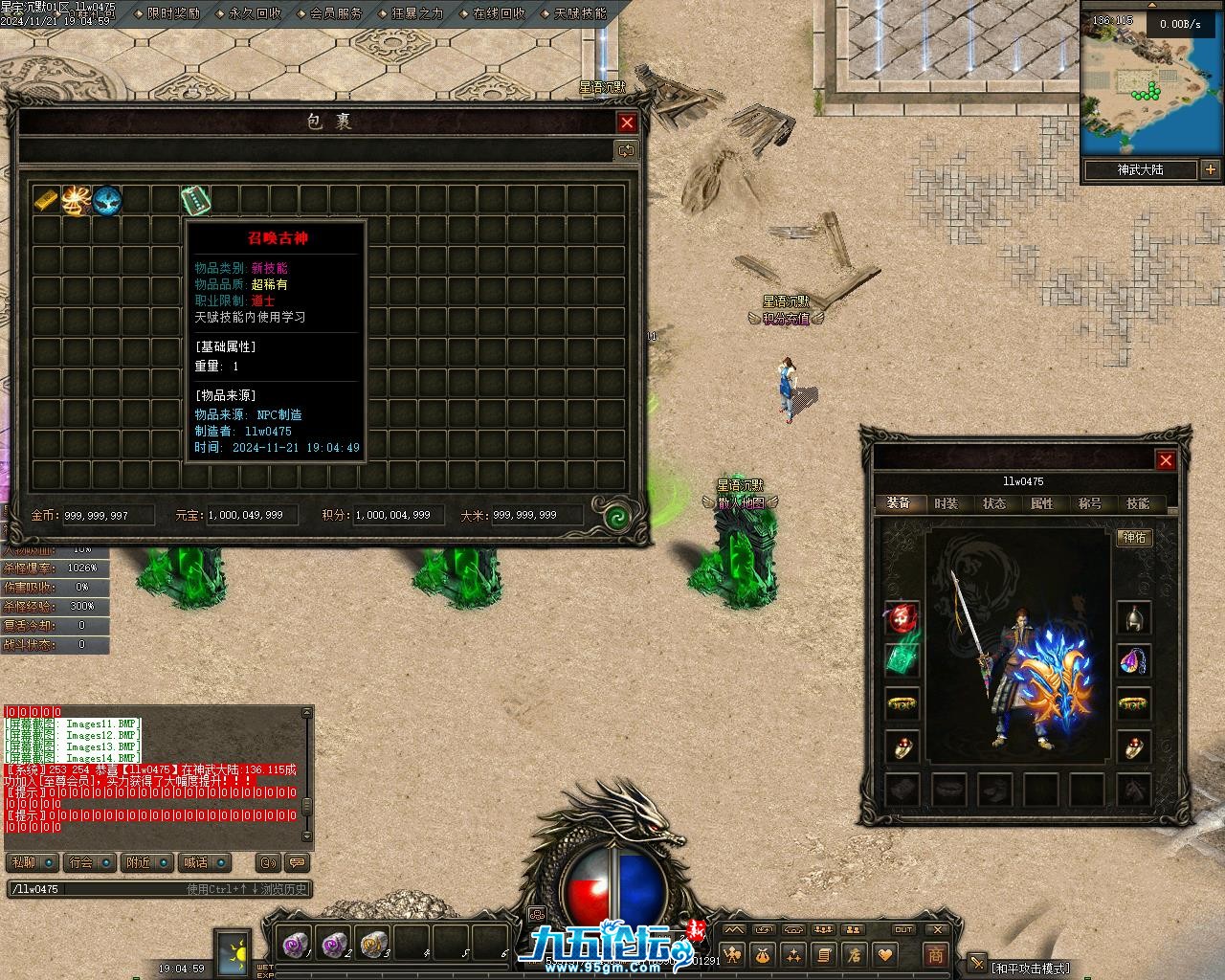The height and width of the screenshot is (980, 1225).
Task: Open the 技能 skills tab
Action: pos(1138,503)
